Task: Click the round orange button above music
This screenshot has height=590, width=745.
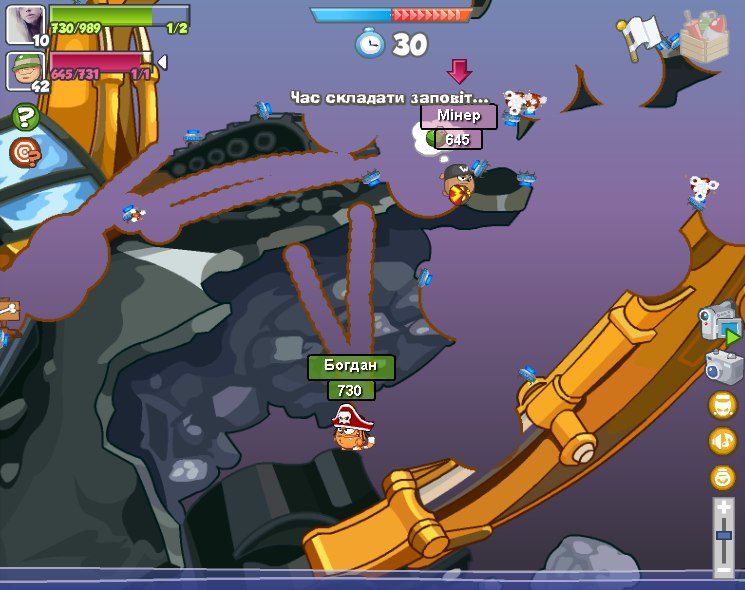Action: (722, 405)
